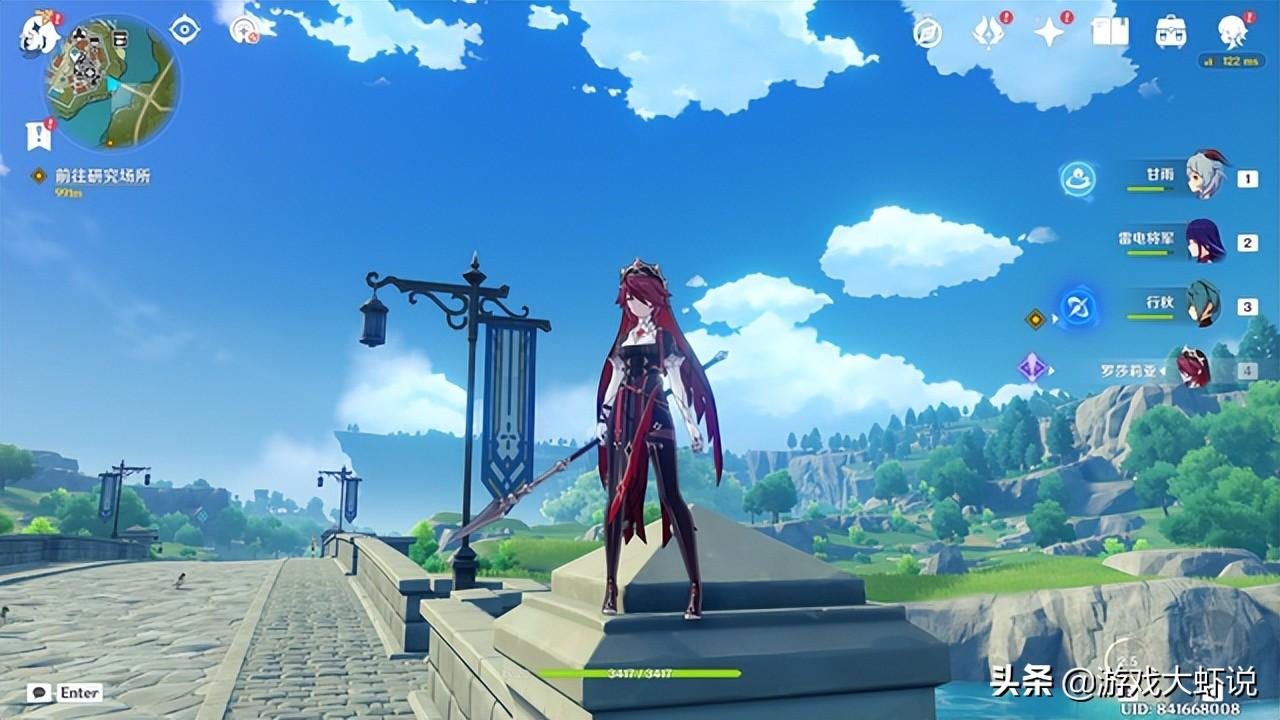This screenshot has height=720, width=1280.
Task: Open the backpack inventory
Action: pos(1170,33)
